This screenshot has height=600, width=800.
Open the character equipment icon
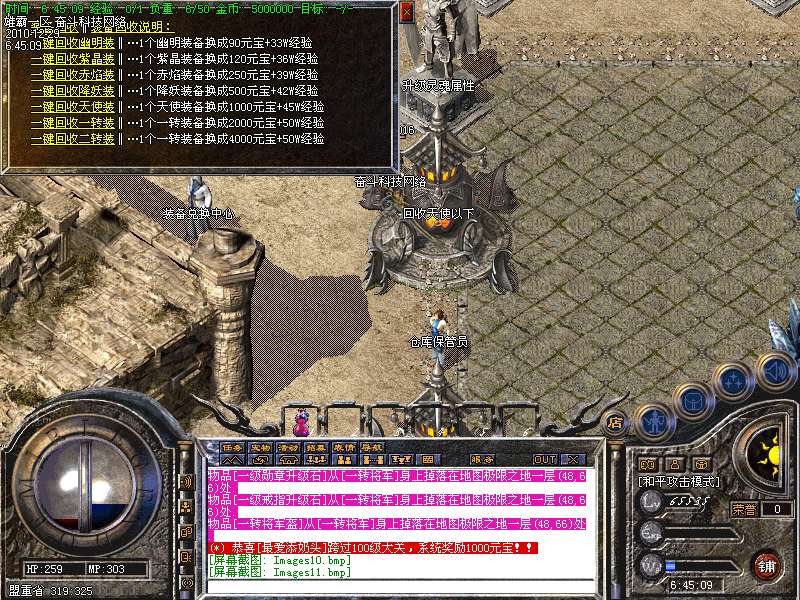click(653, 420)
